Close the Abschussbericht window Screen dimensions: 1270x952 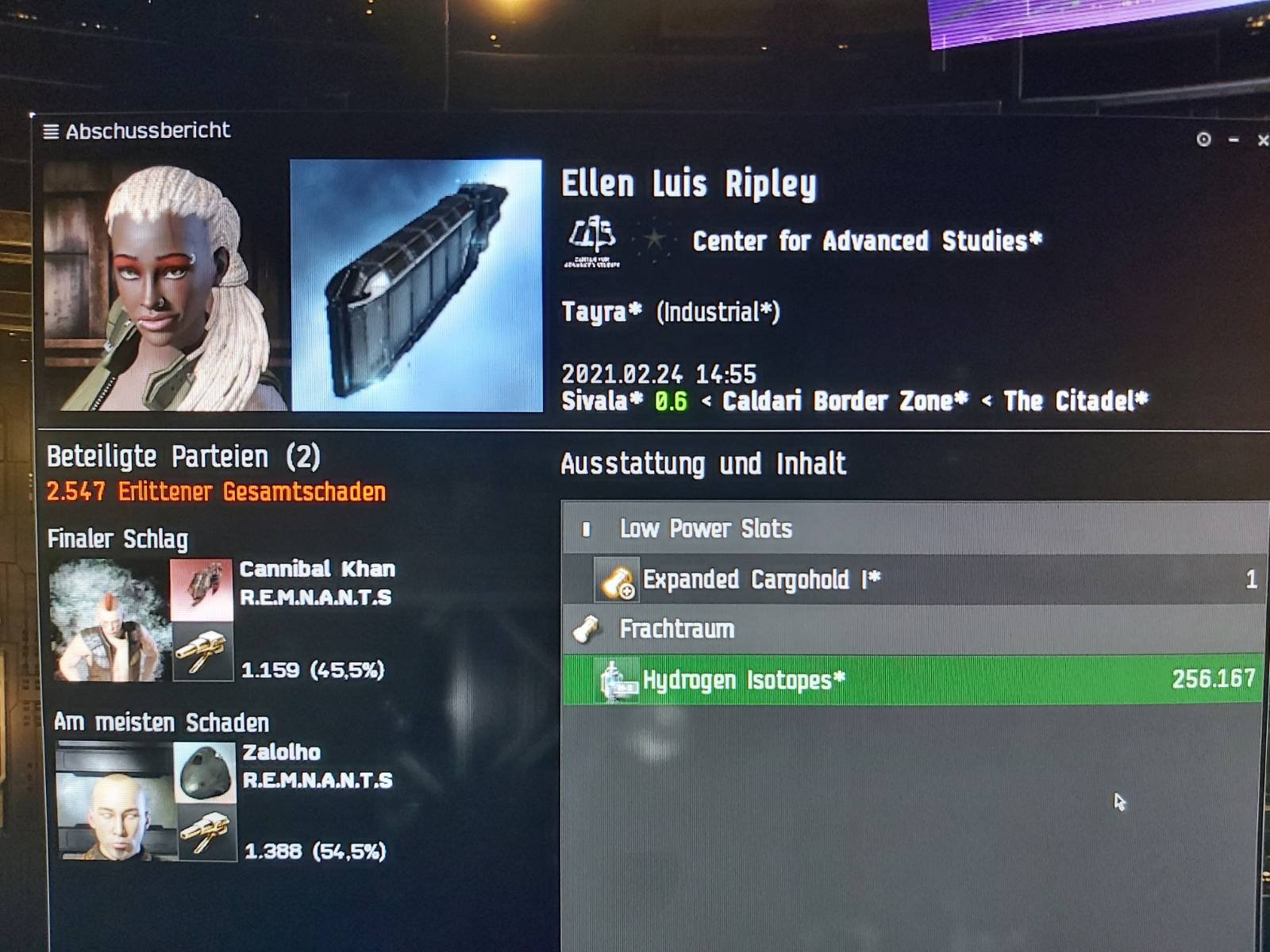click(x=1262, y=140)
